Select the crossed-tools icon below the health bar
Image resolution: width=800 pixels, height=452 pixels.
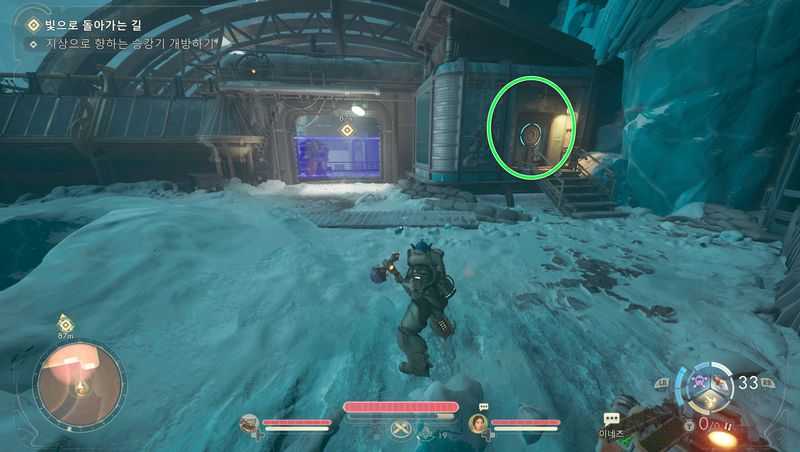pyautogui.click(x=402, y=430)
